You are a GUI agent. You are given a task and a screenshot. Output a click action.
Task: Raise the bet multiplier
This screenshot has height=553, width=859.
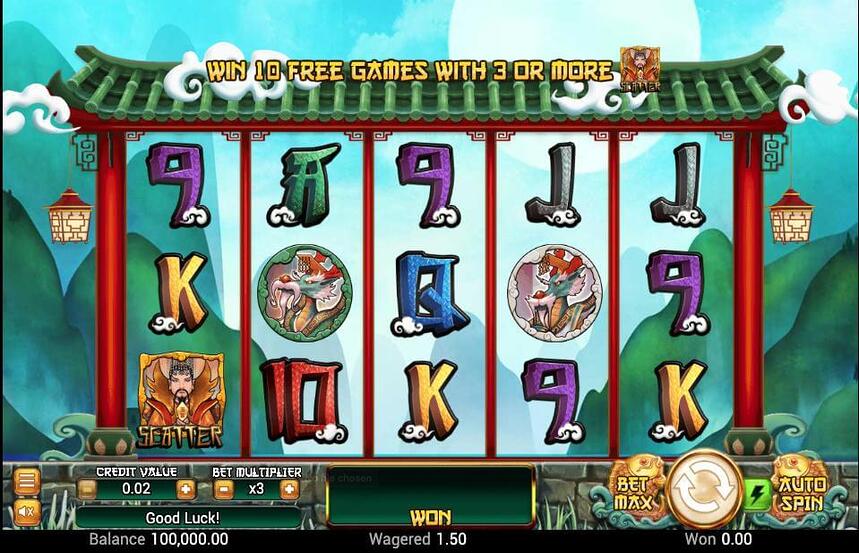[289, 490]
